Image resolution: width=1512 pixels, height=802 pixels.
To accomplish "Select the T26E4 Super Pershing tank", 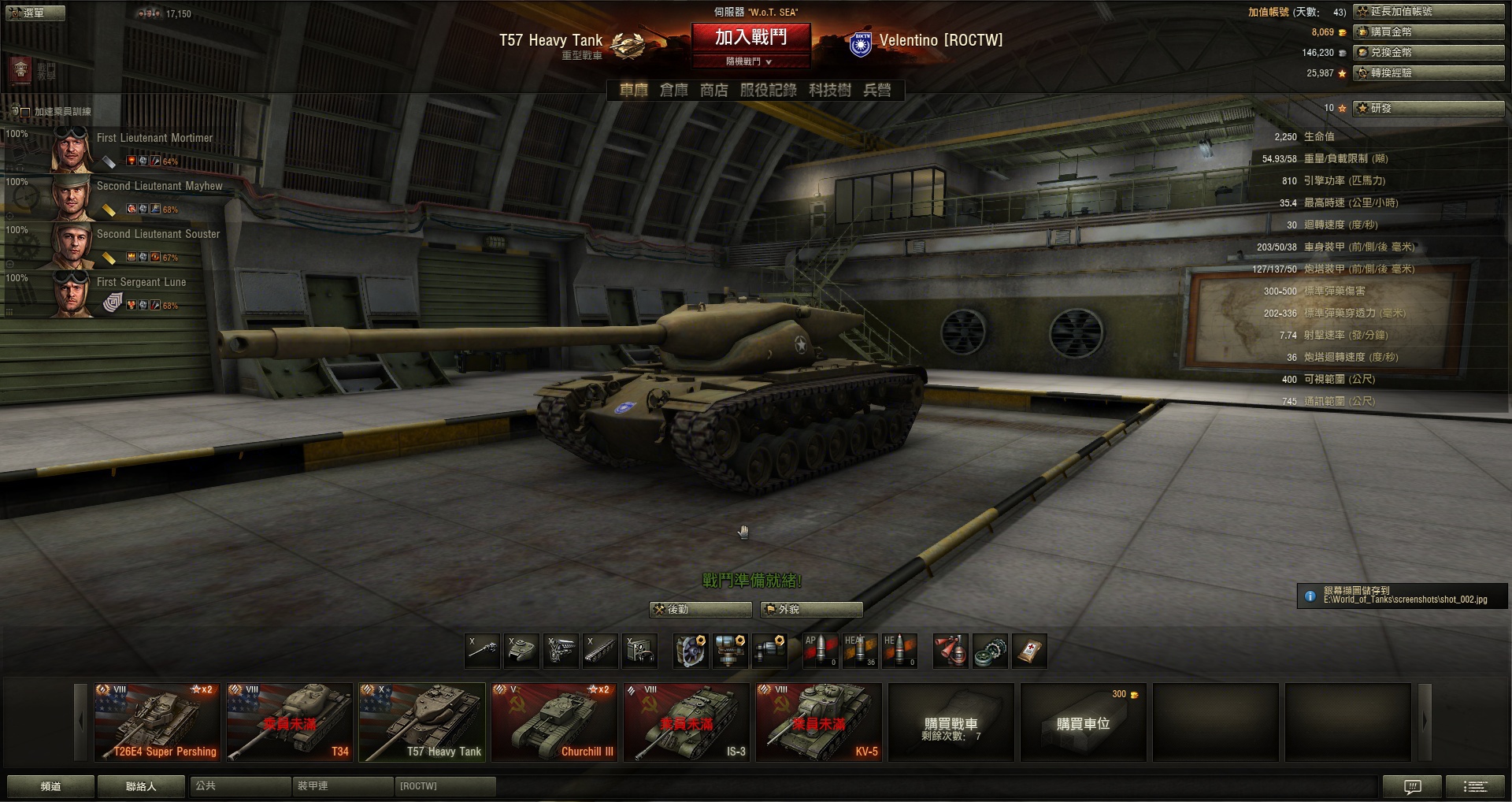I will click(x=157, y=722).
